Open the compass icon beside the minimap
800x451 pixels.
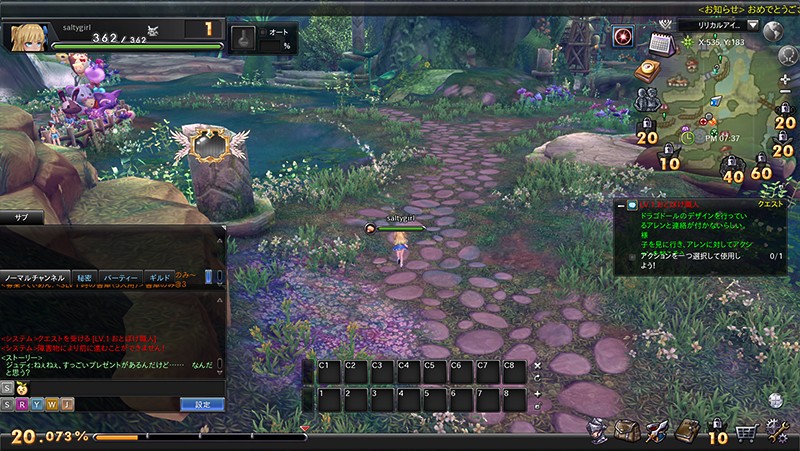[x=646, y=69]
